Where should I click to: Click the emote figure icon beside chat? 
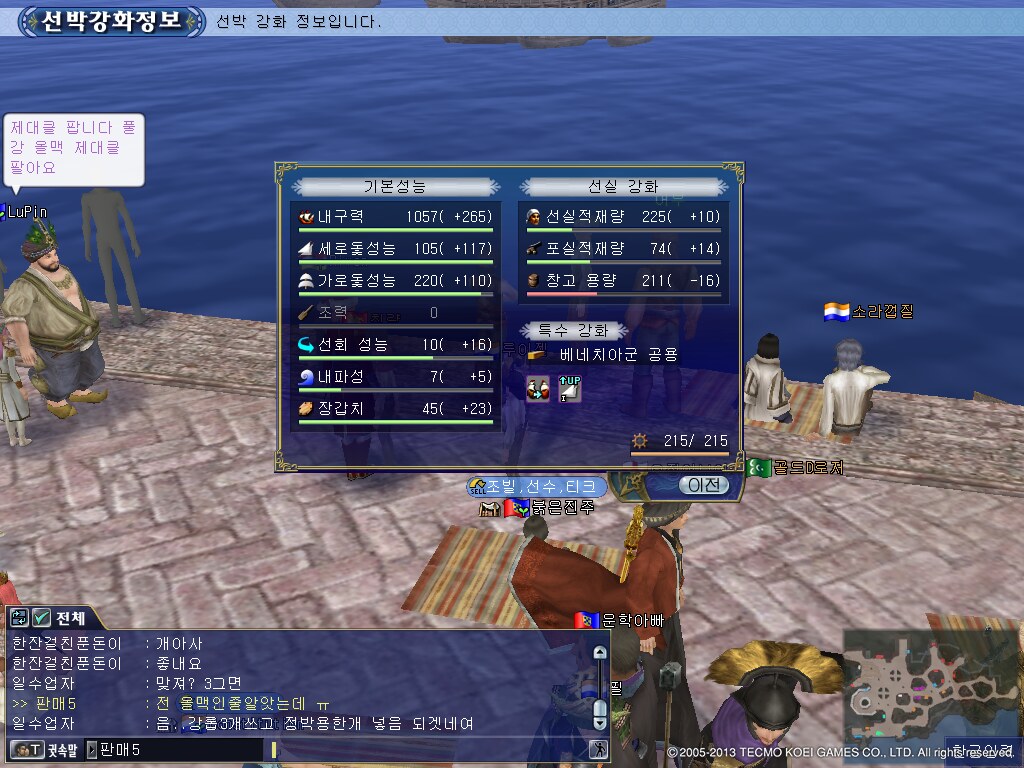600,749
